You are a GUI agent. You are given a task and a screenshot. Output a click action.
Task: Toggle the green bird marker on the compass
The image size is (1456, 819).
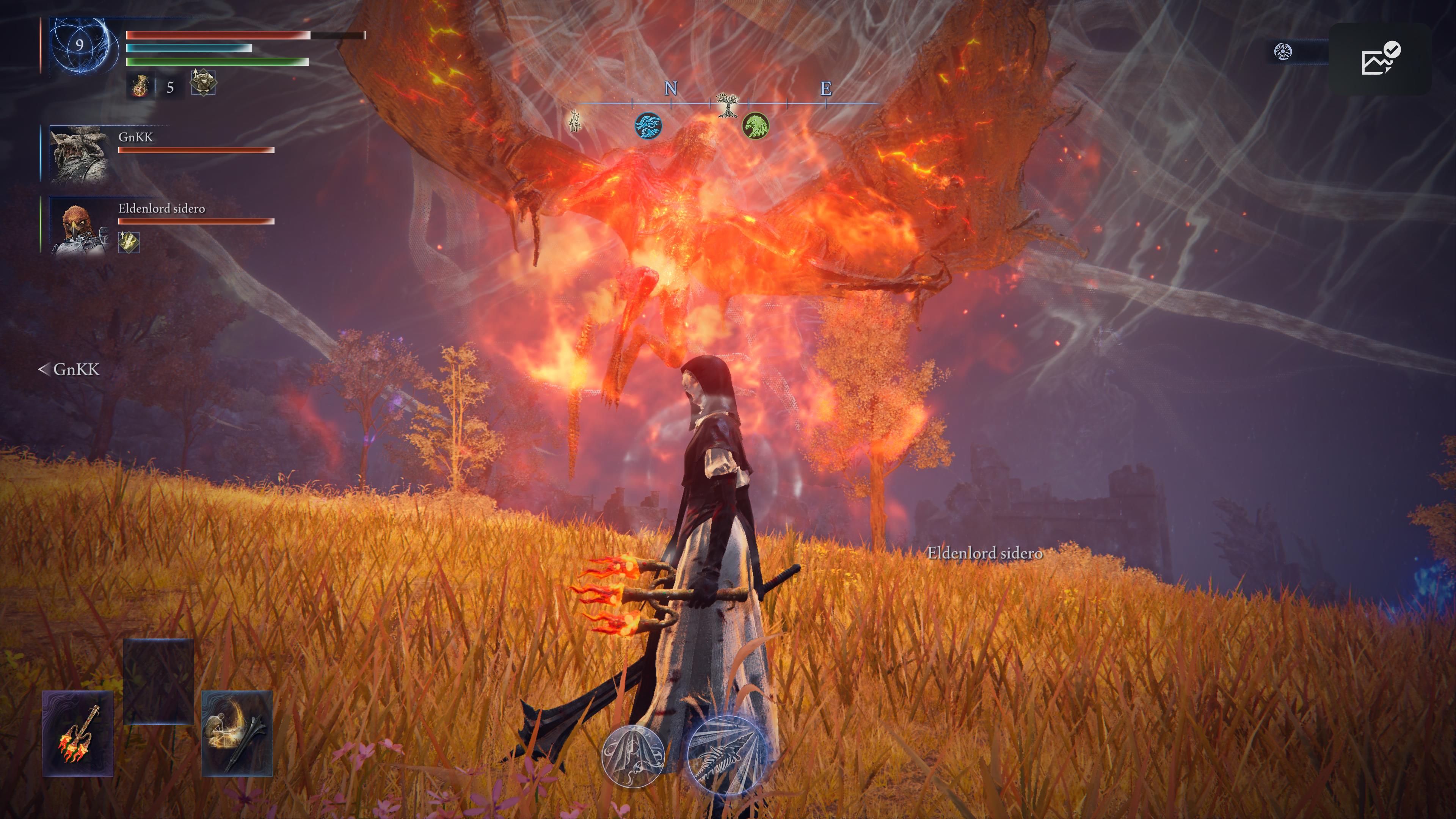pyautogui.click(x=758, y=128)
